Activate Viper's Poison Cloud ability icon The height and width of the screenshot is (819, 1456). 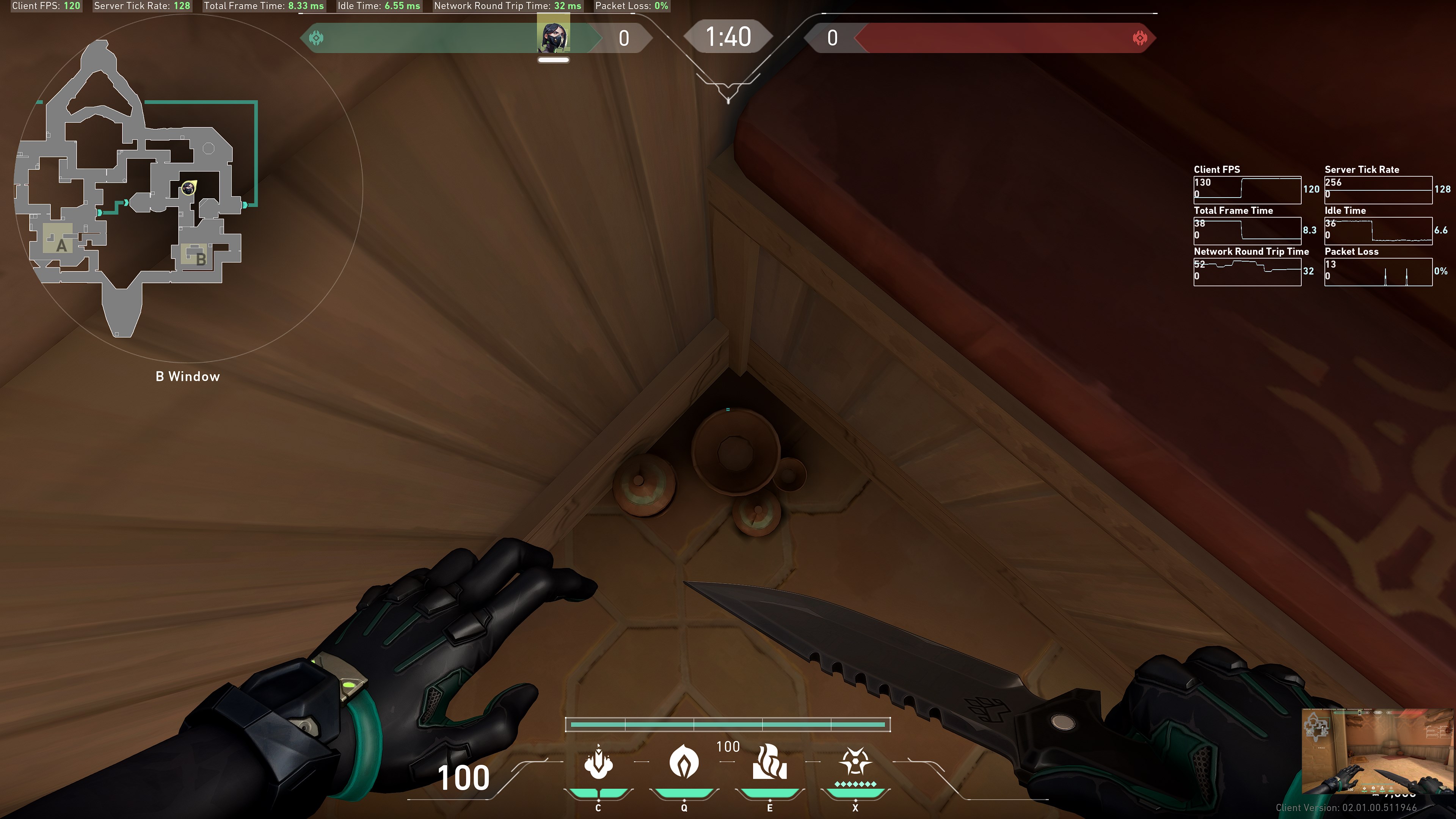coord(684,763)
